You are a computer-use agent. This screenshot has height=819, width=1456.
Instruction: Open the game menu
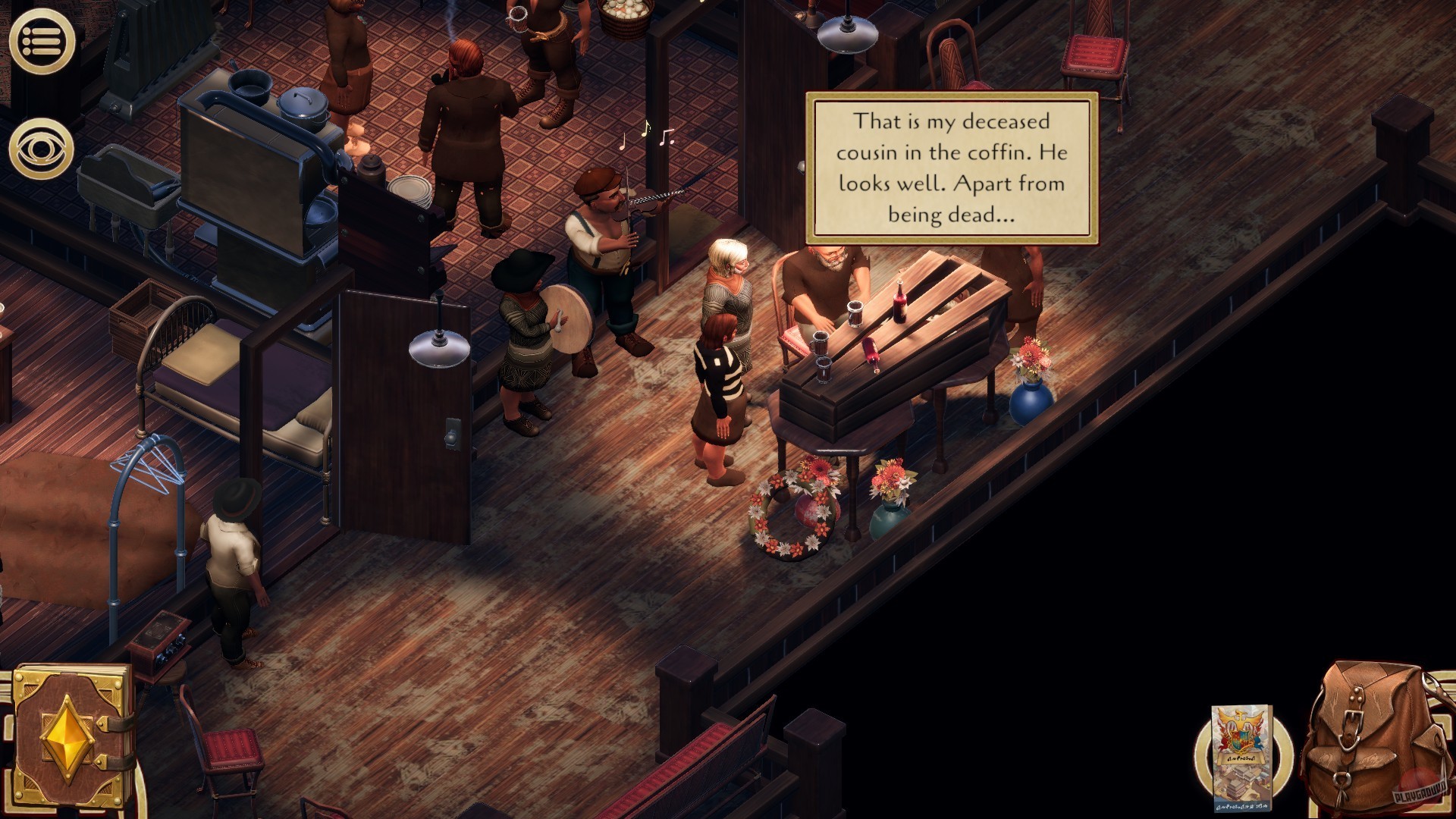(x=43, y=39)
